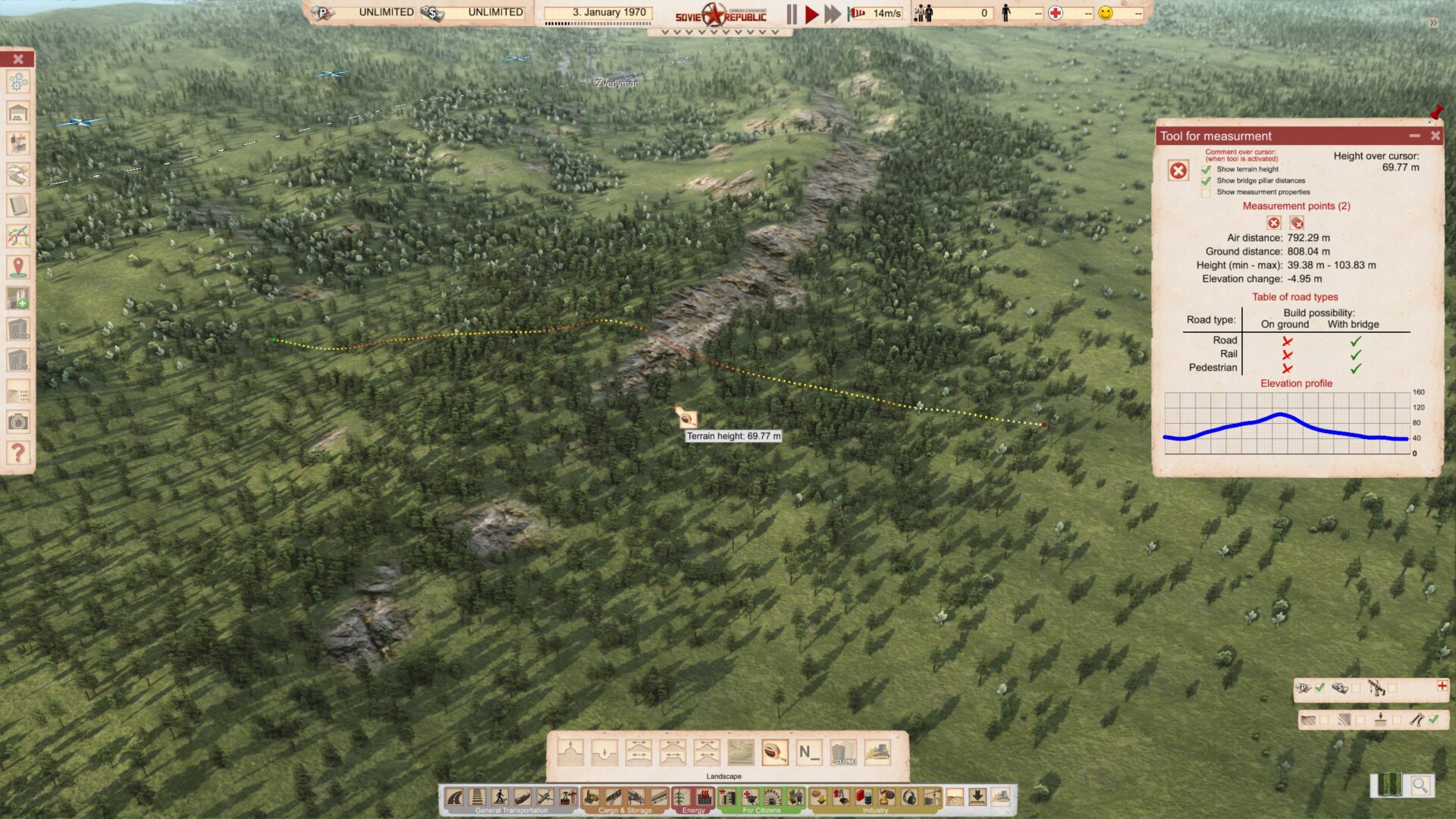Viewport: 1456px width, 819px height.
Task: Pause the game simulation
Action: coord(792,14)
